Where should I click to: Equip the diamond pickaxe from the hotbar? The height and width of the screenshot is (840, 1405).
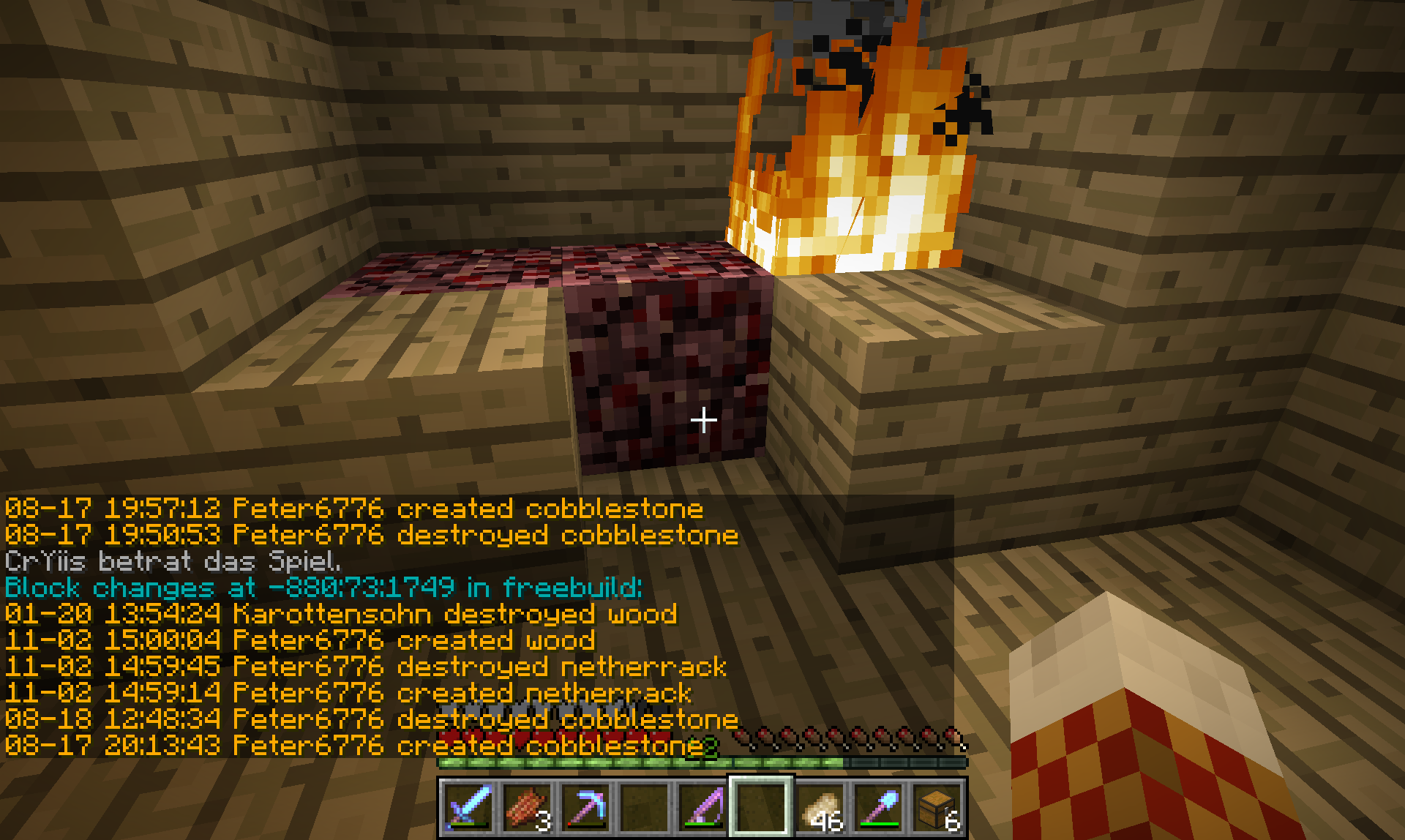tap(585, 807)
